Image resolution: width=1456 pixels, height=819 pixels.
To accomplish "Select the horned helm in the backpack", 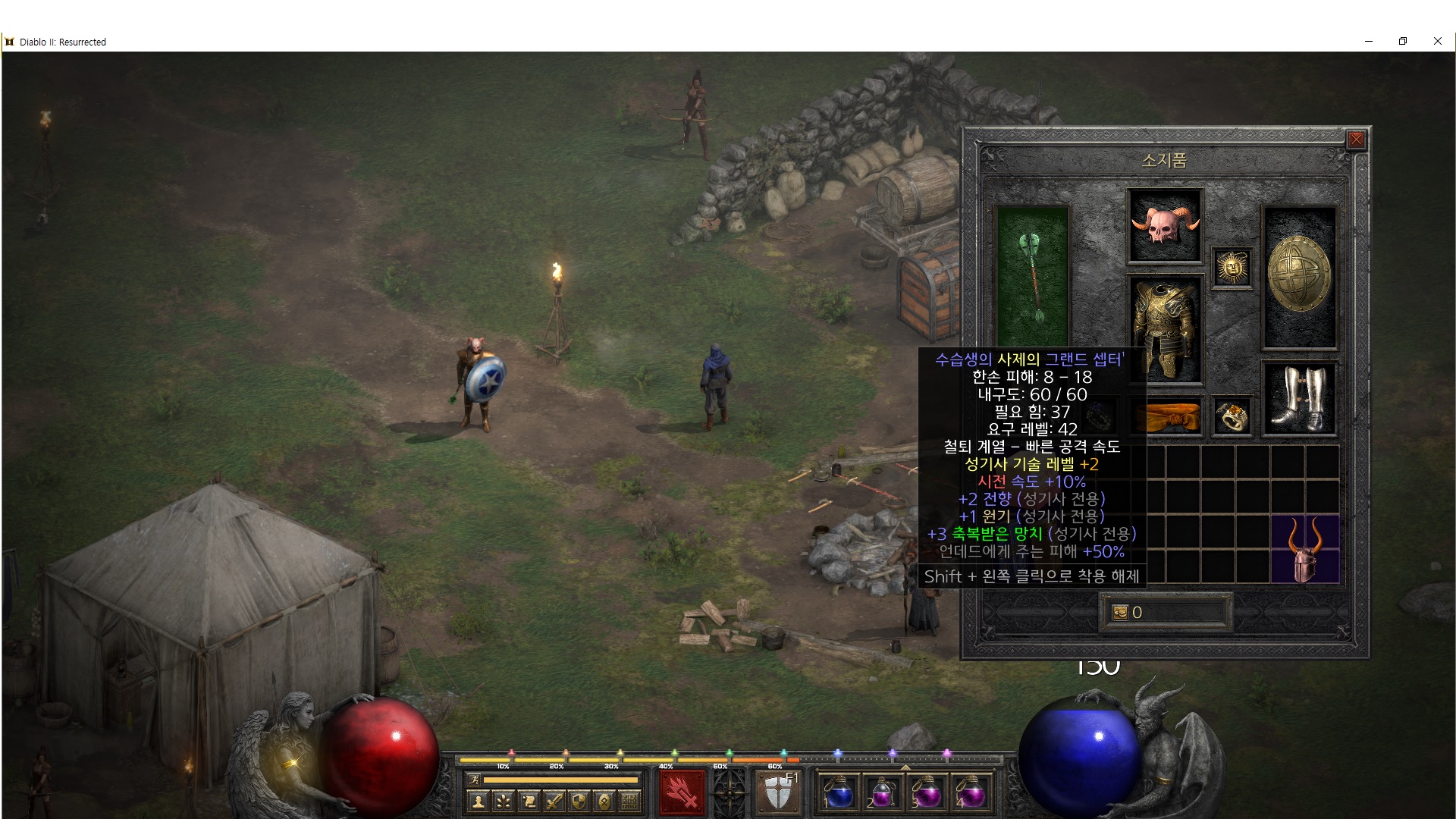I will pyautogui.click(x=1304, y=549).
